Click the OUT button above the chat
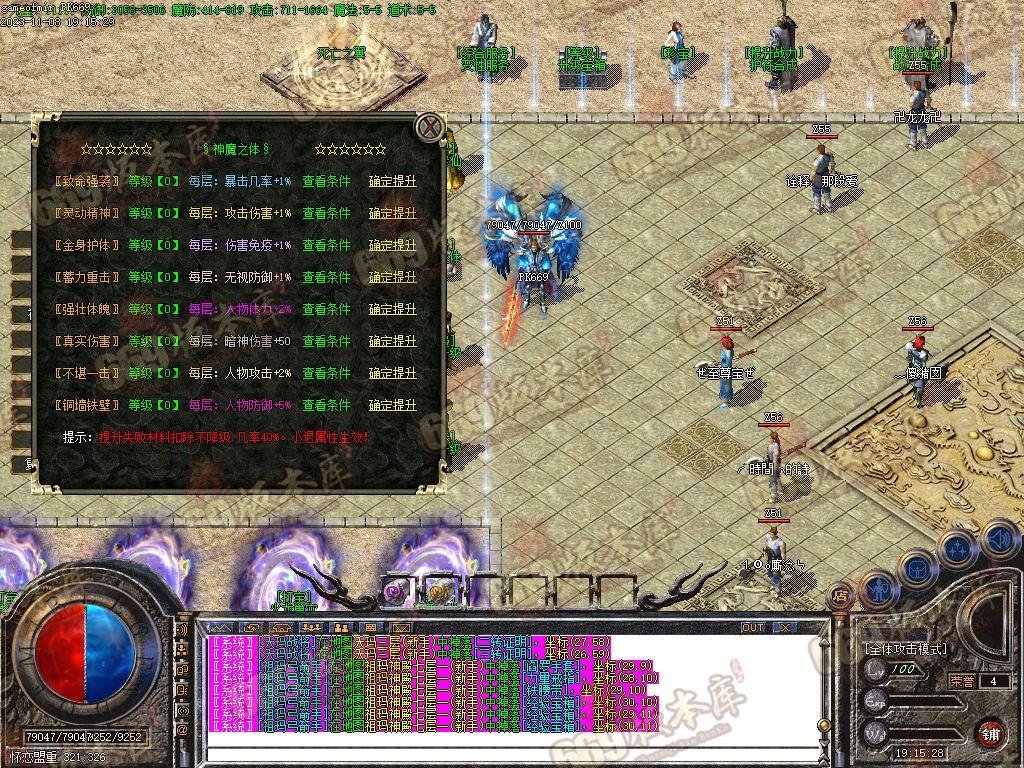The width and height of the screenshot is (1024, 768). click(752, 627)
